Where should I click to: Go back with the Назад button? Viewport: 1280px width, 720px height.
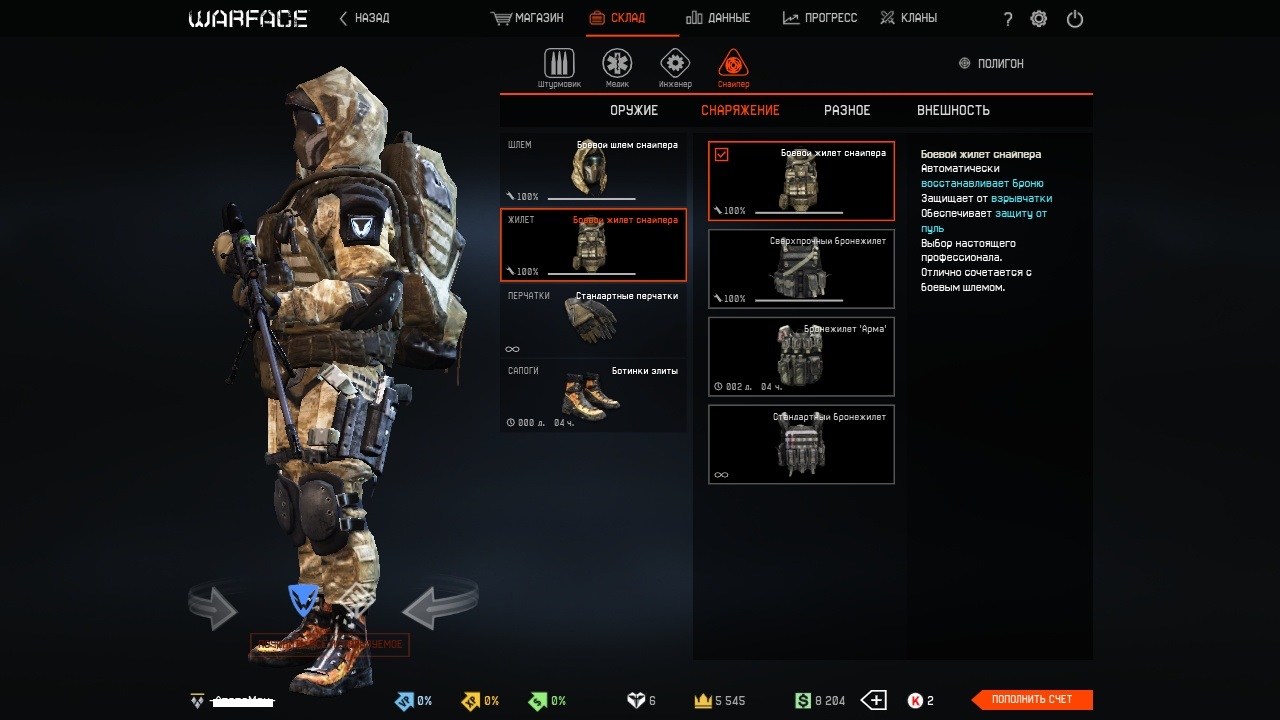365,18
